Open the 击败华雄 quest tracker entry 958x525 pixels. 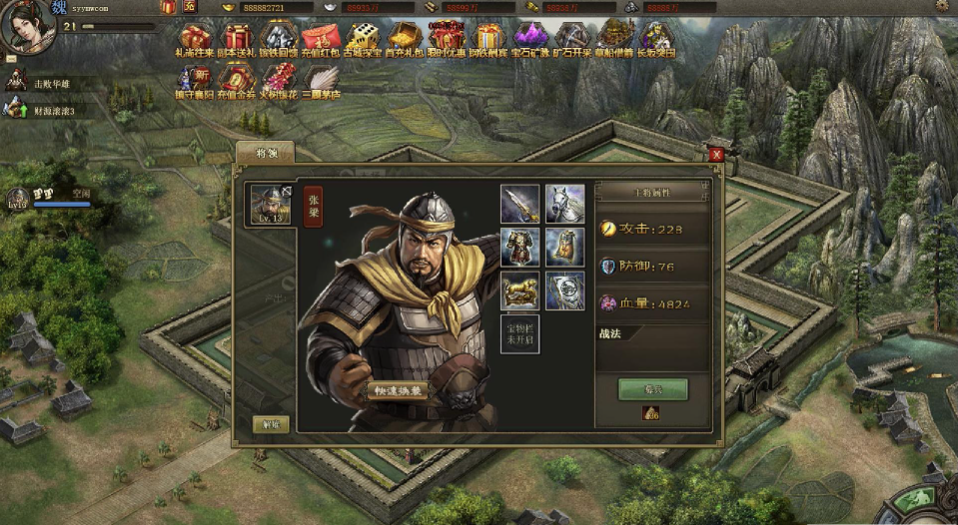(x=48, y=84)
